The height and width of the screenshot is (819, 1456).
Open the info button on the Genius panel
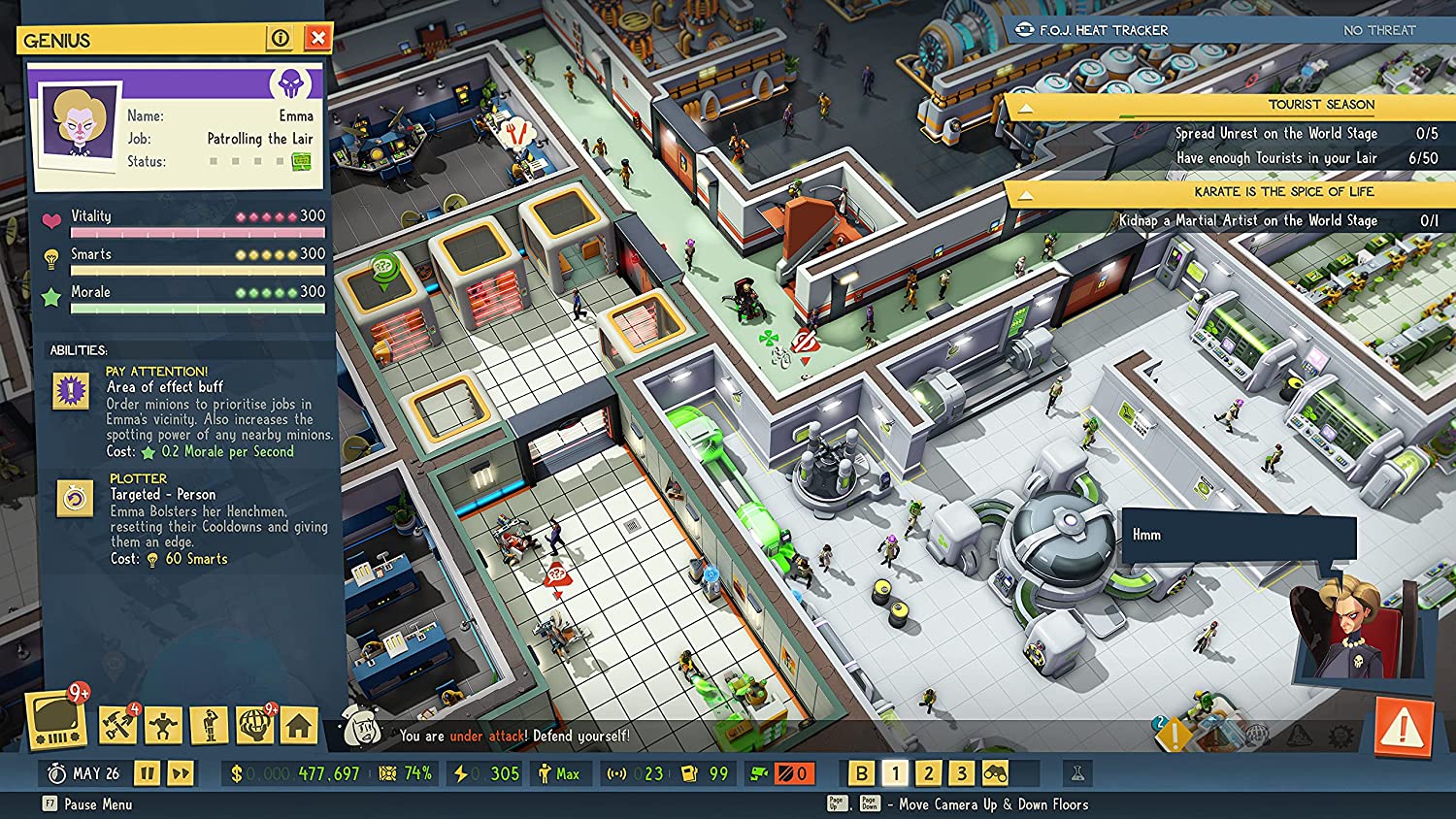[281, 38]
